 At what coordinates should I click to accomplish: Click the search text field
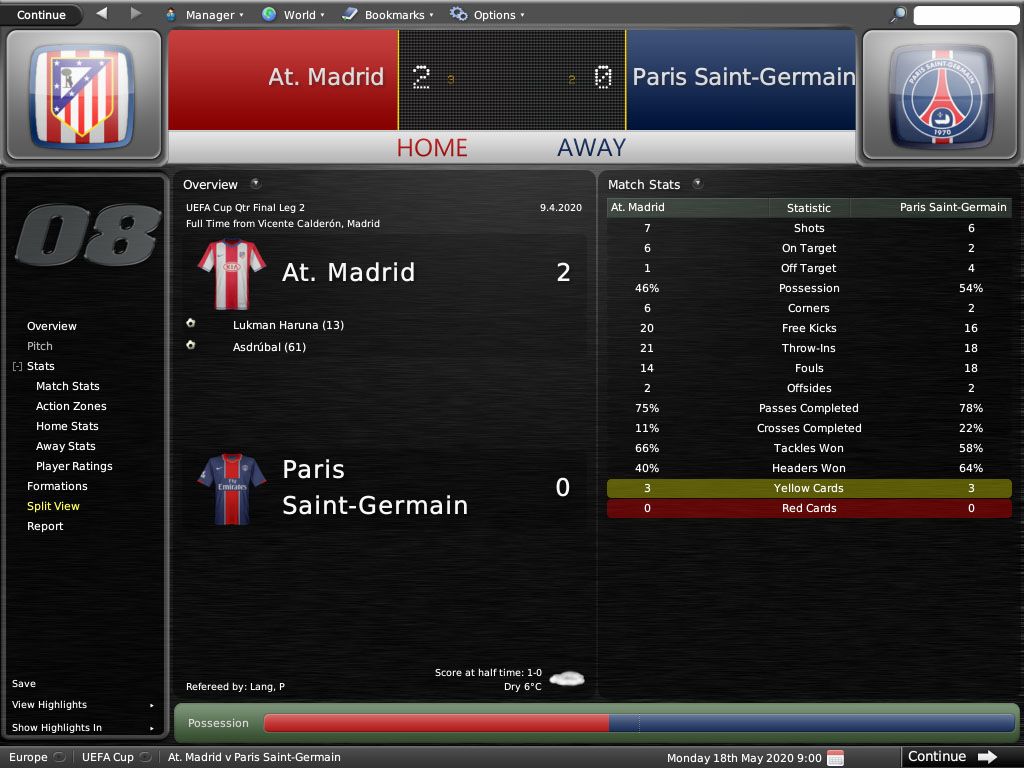pos(964,15)
